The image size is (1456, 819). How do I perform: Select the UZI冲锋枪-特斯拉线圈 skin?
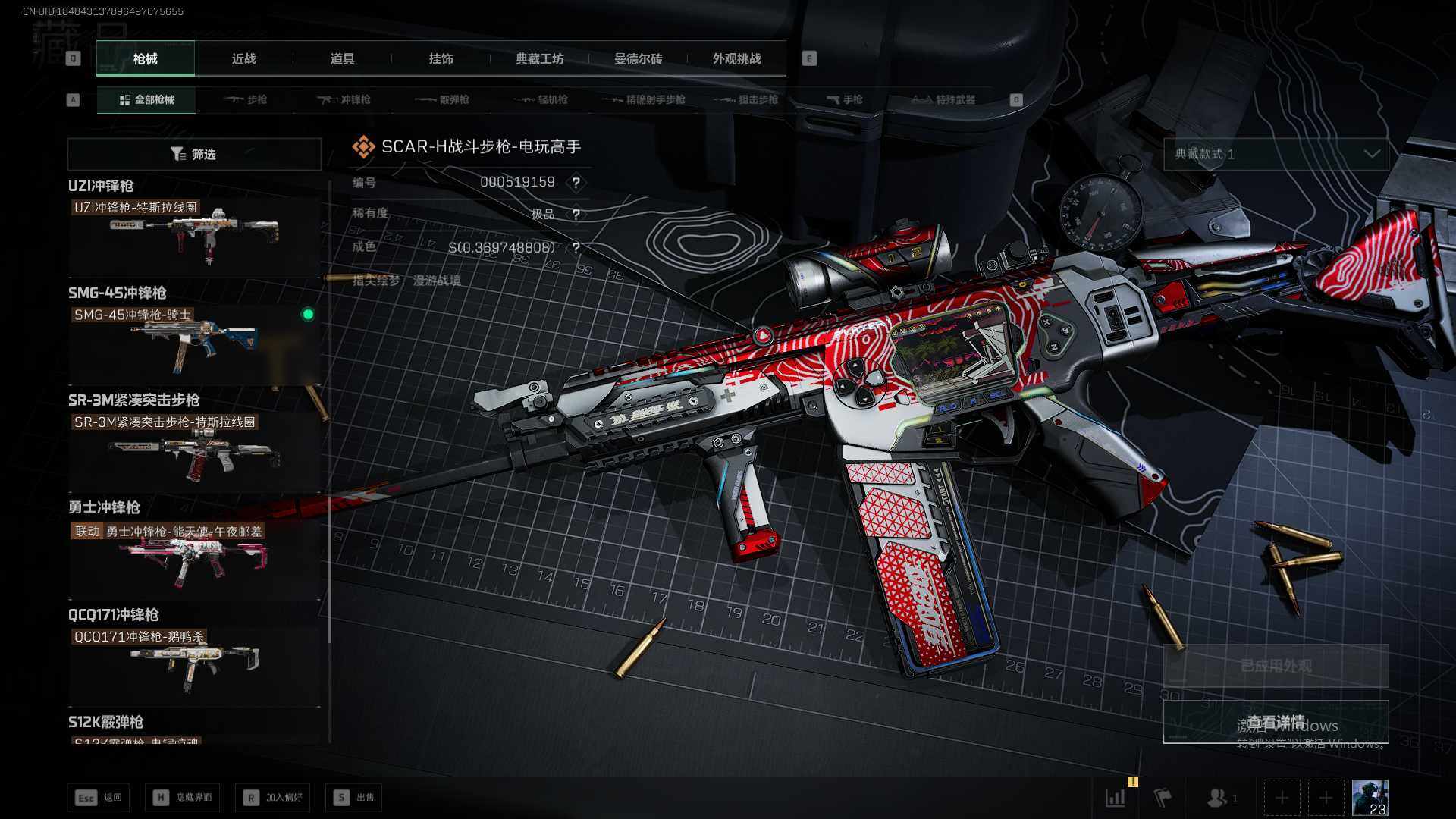pos(194,234)
